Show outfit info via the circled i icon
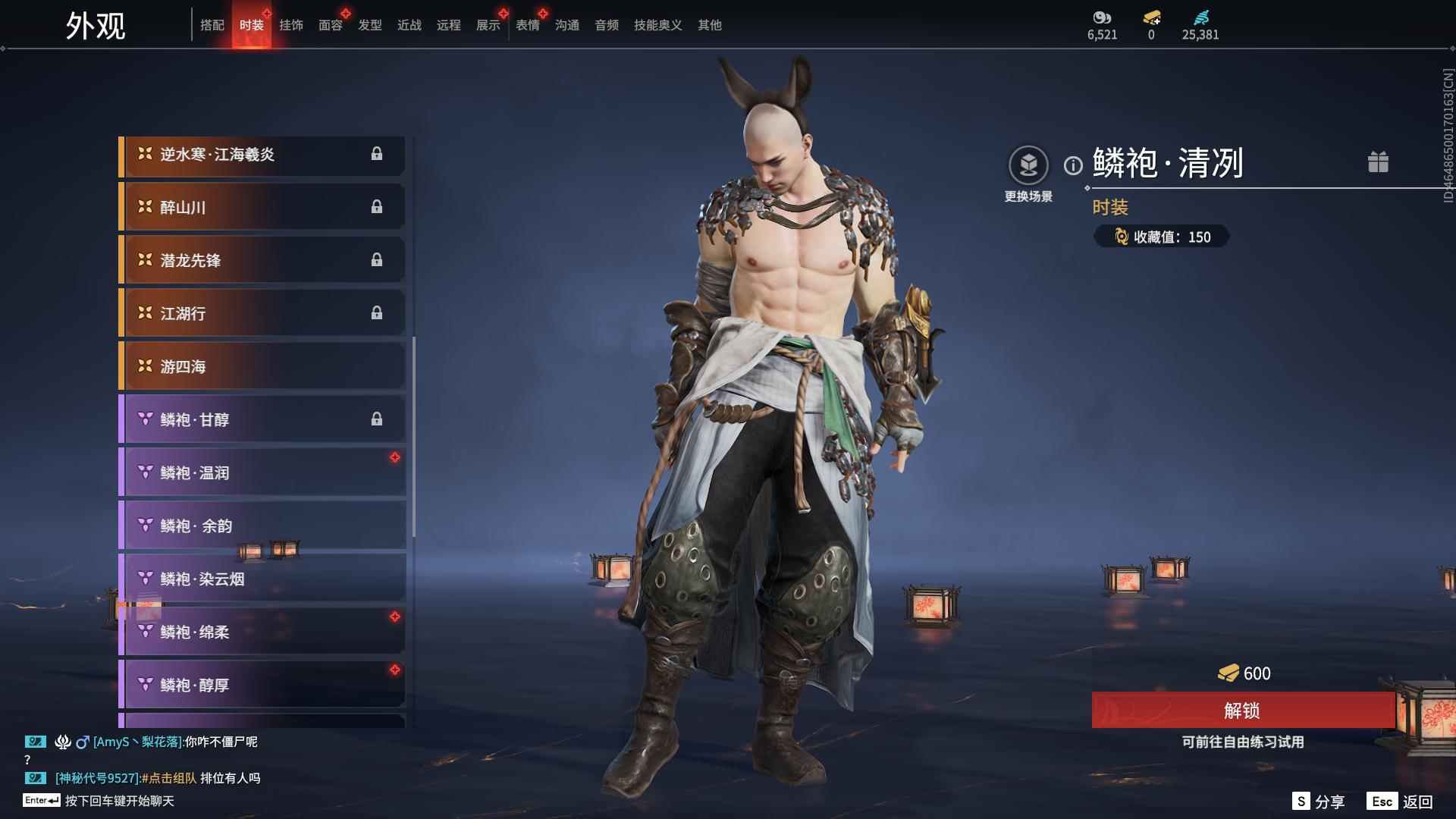Viewport: 1456px width, 819px height. pyautogui.click(x=1073, y=165)
